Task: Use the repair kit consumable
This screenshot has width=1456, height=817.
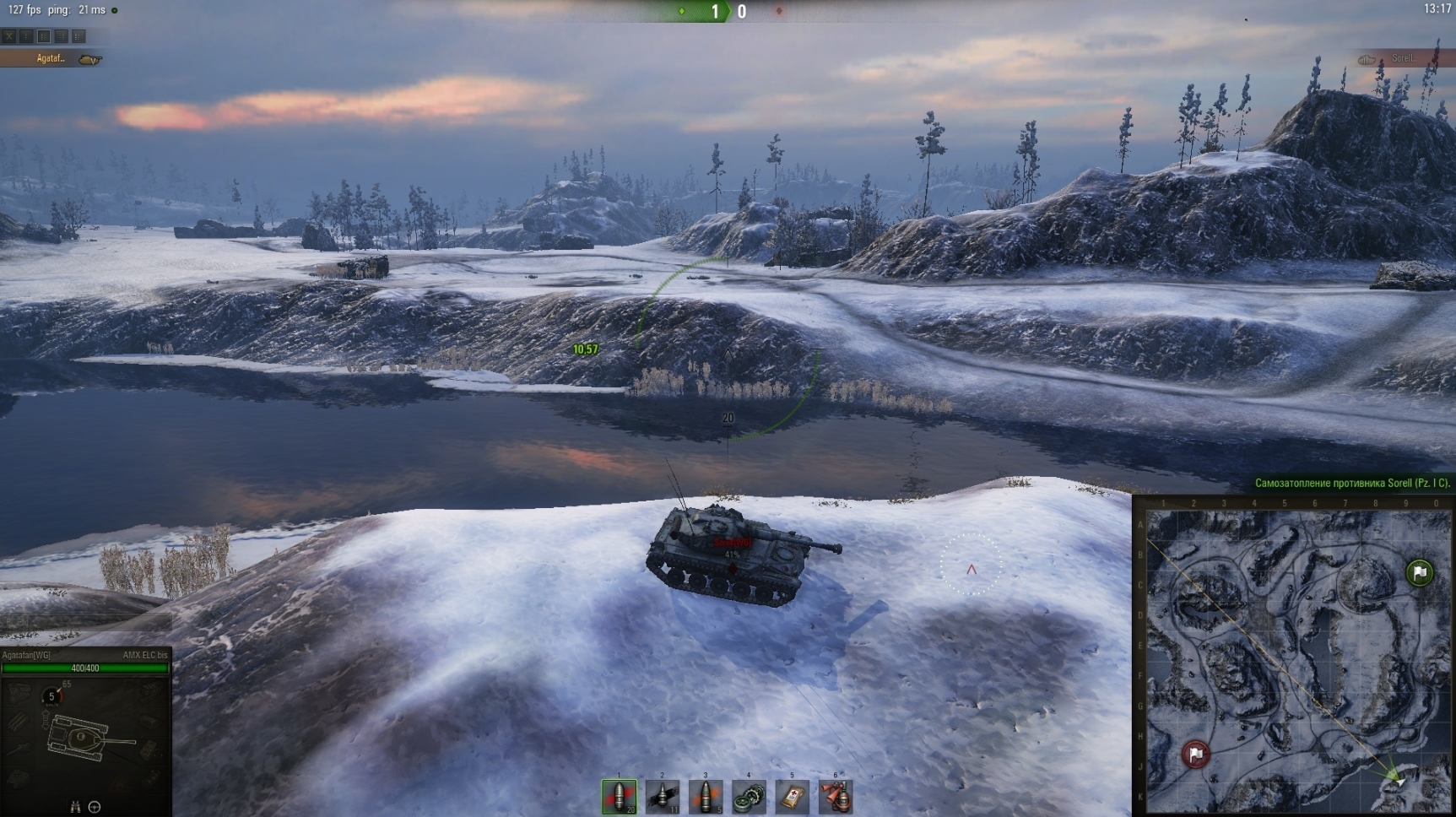Action: click(749, 796)
